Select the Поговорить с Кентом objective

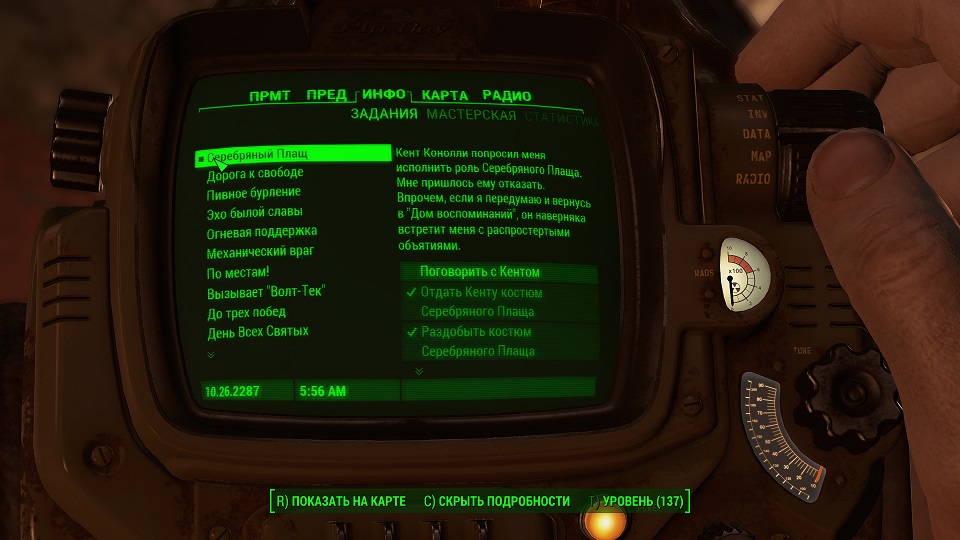[x=480, y=272]
